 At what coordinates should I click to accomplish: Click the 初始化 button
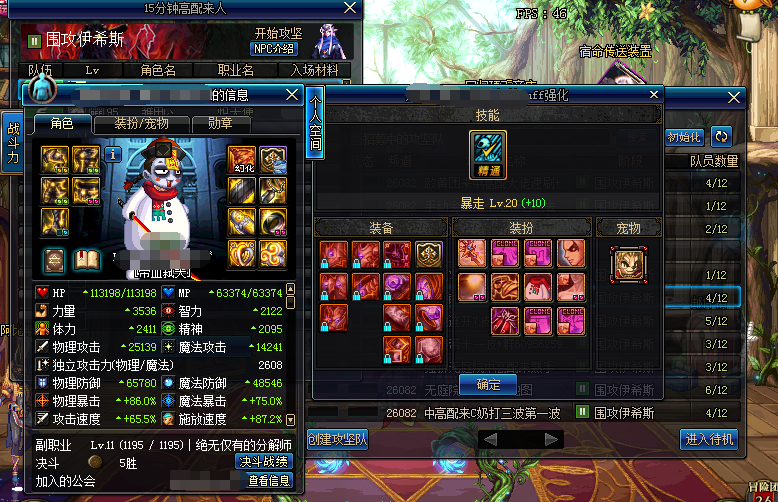(685, 136)
